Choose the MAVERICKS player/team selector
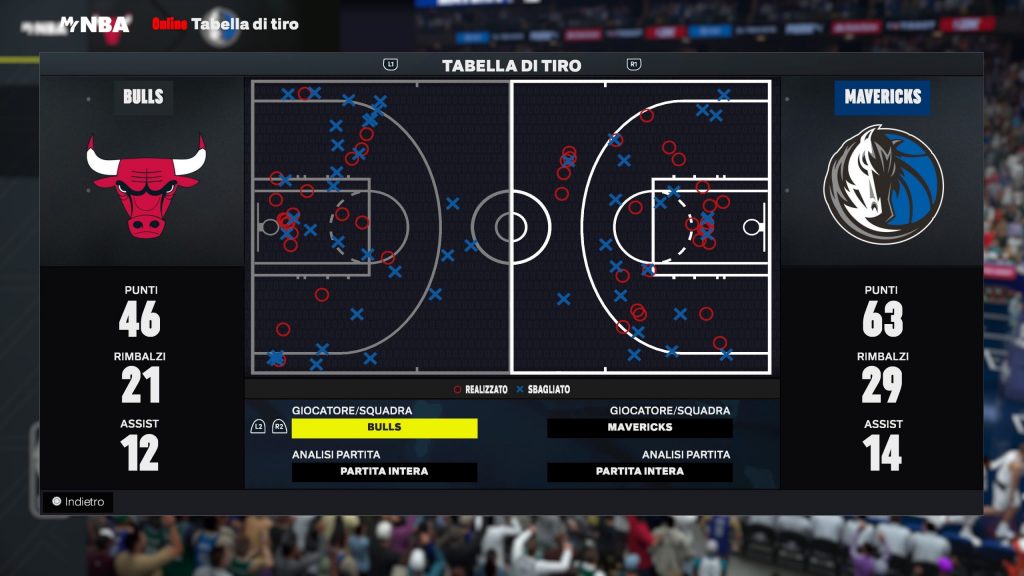 pyautogui.click(x=639, y=428)
